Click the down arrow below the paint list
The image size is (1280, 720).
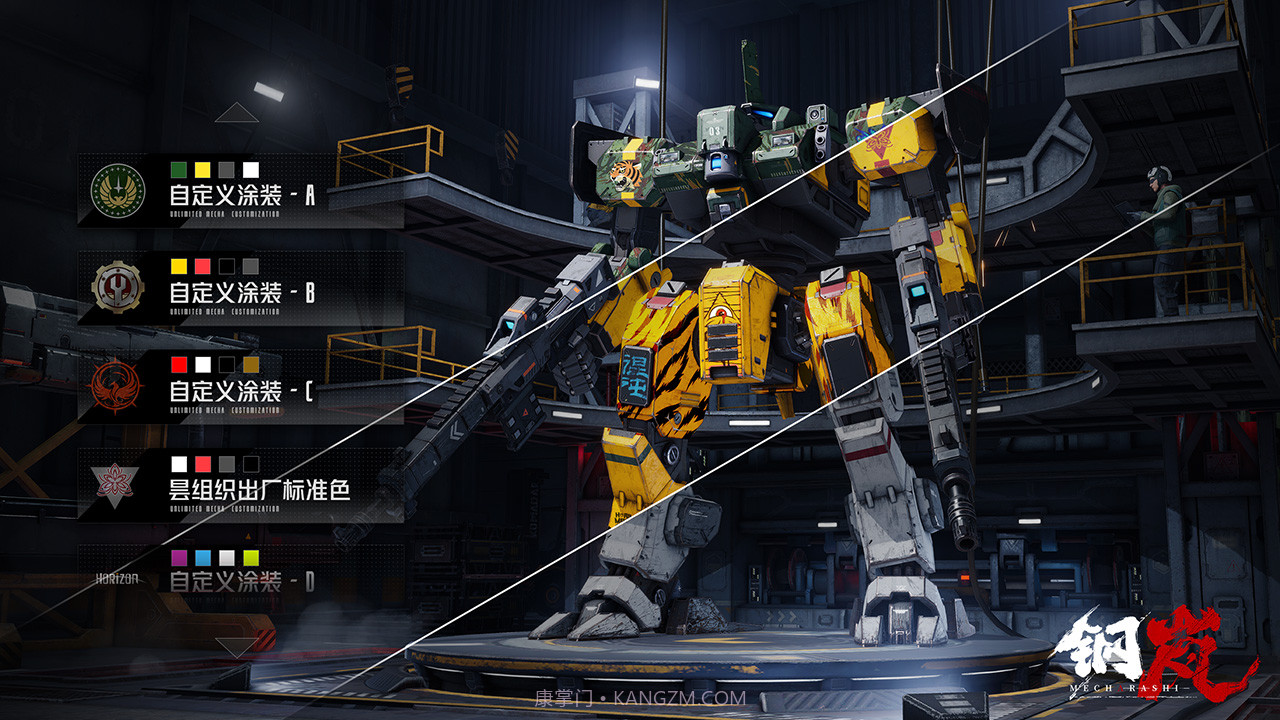(x=236, y=648)
